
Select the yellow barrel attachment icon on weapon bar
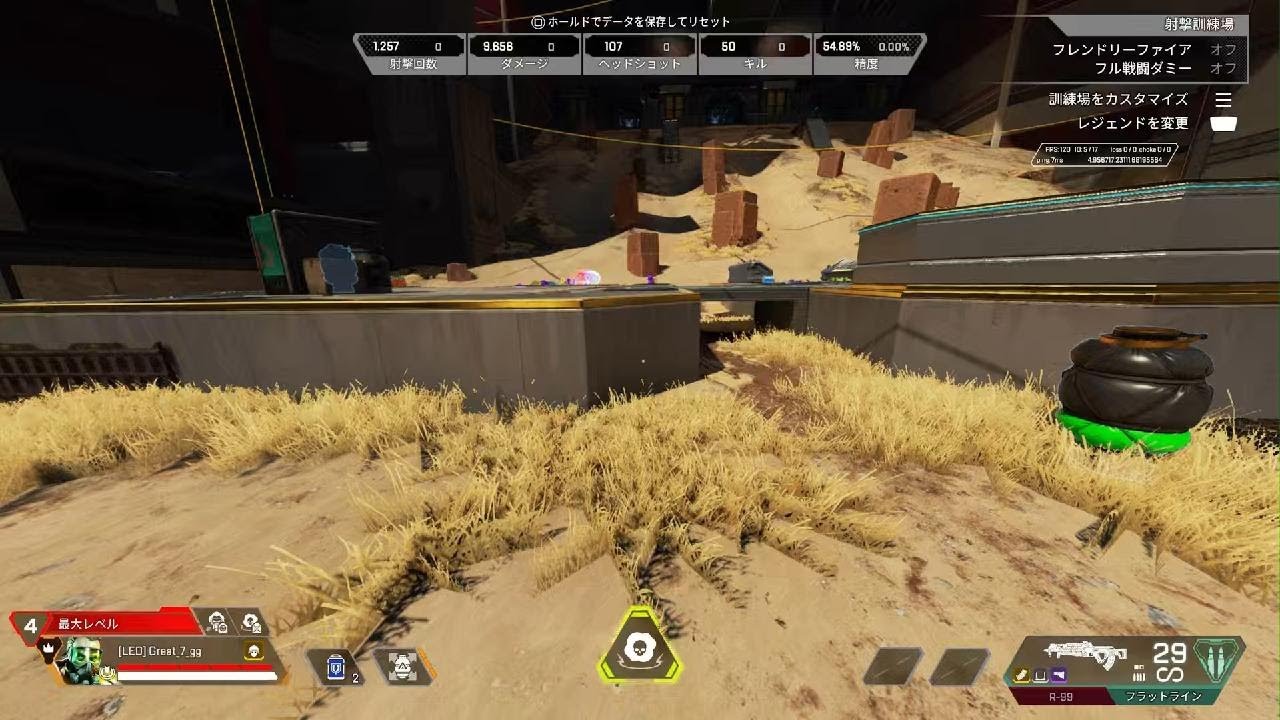[1022, 674]
